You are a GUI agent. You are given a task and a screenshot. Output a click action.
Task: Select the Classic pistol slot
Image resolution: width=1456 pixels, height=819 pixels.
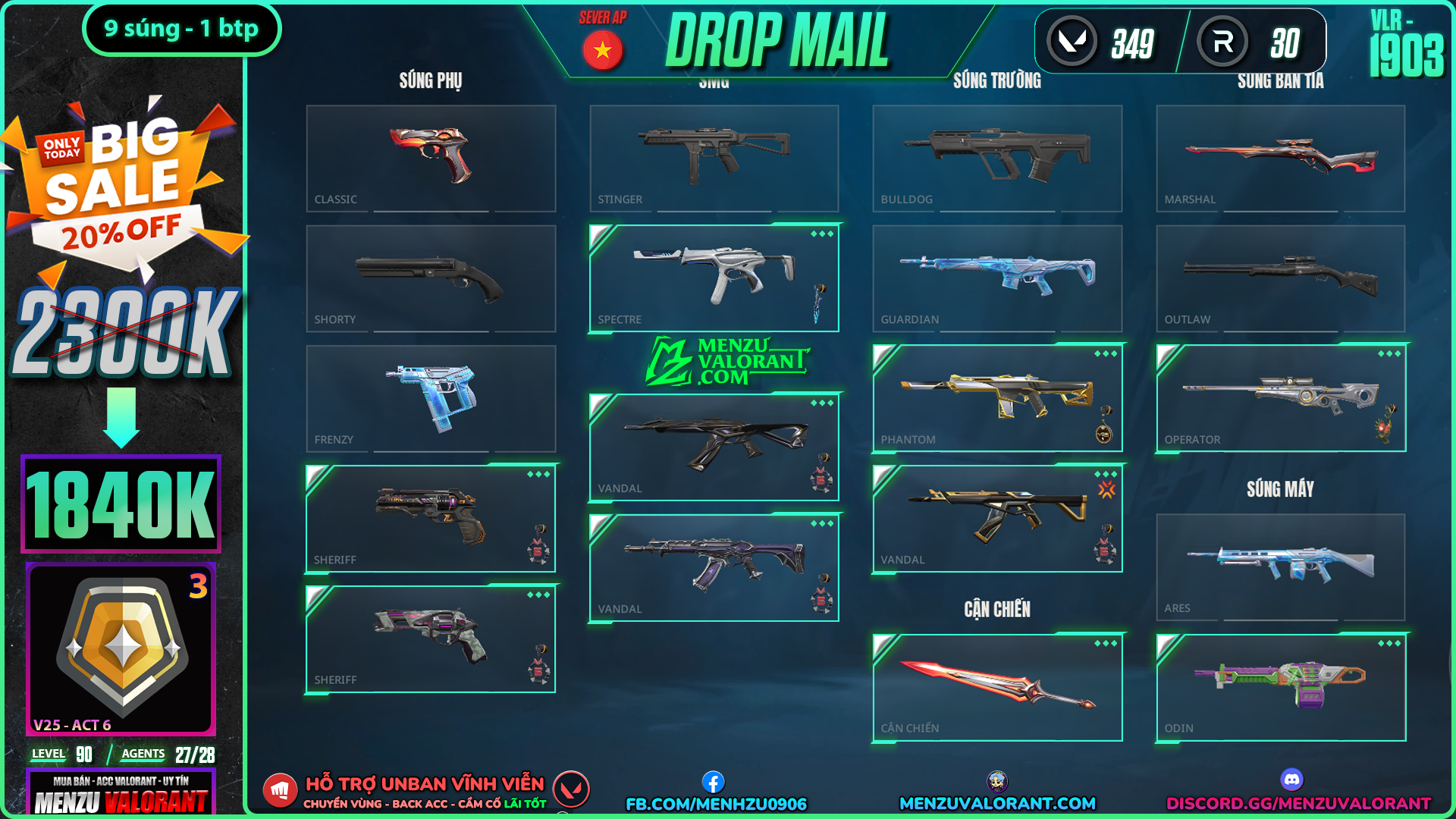pos(431,158)
